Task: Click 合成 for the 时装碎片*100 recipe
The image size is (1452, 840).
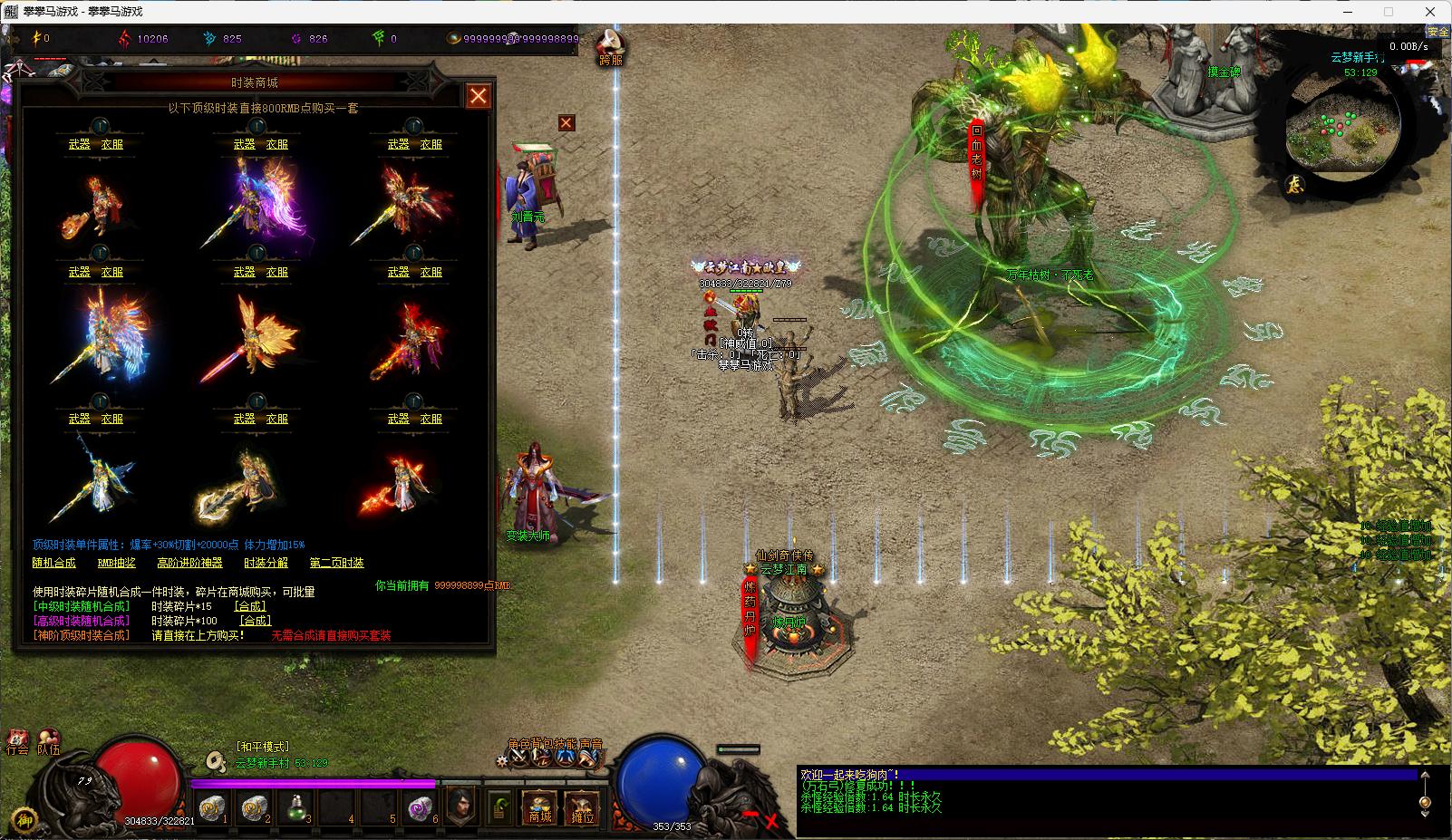Action: coord(255,621)
